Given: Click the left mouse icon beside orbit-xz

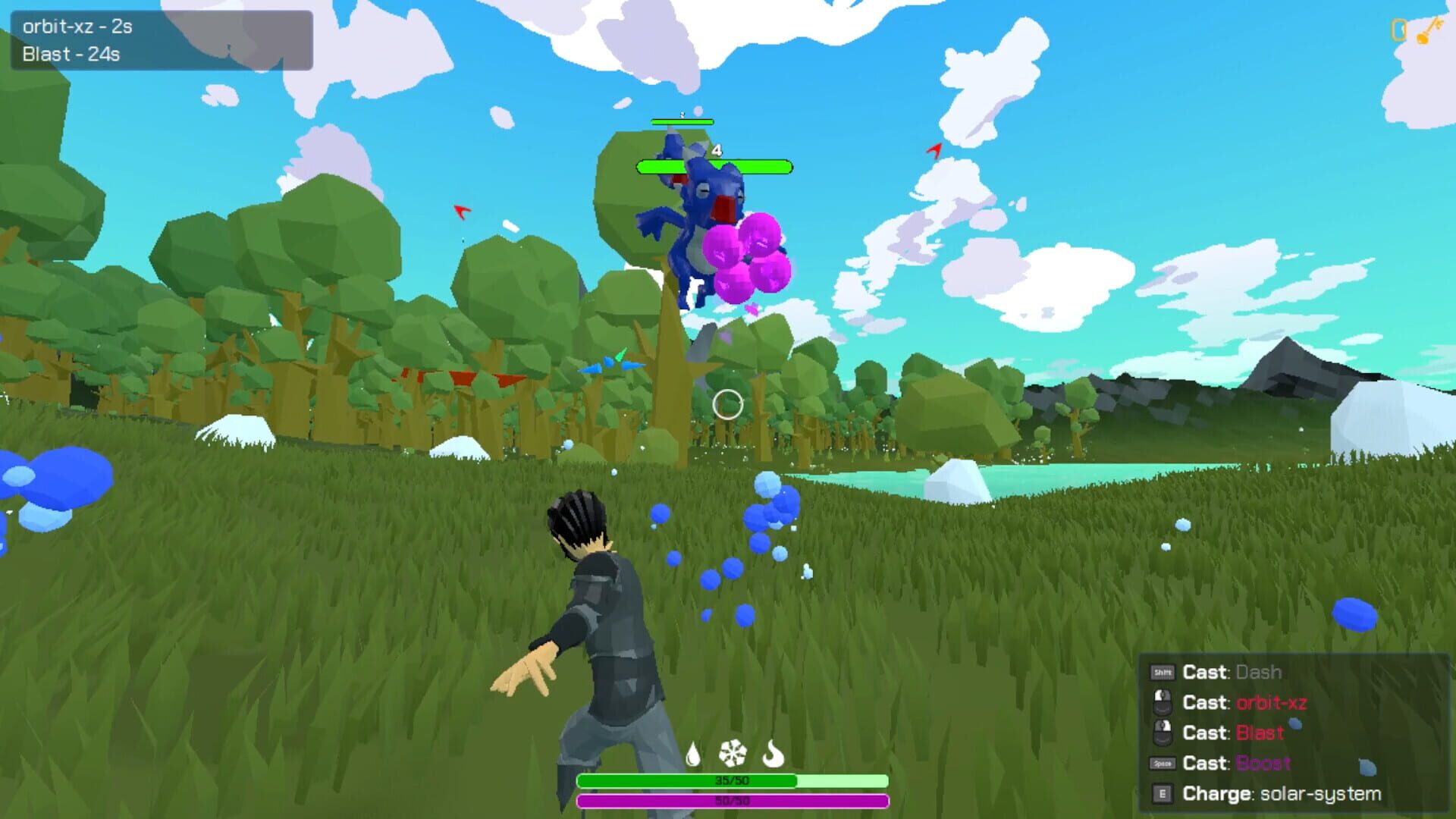Looking at the screenshot, I should click(x=1164, y=703).
